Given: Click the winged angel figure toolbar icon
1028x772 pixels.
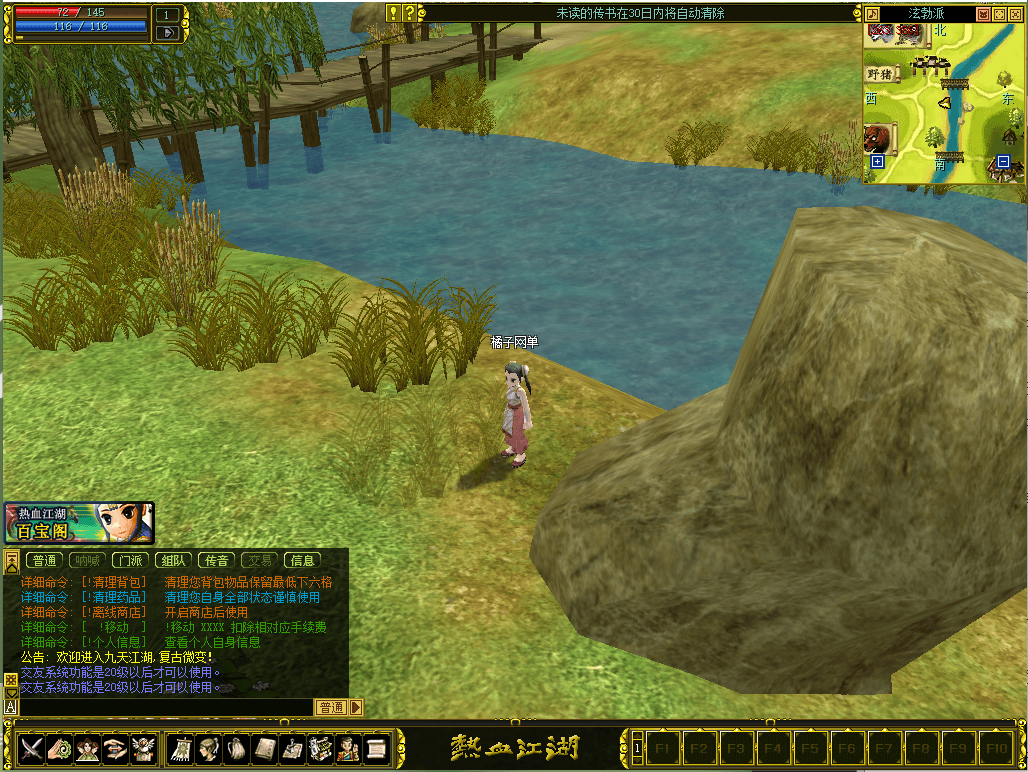Looking at the screenshot, I should pyautogui.click(x=144, y=748).
